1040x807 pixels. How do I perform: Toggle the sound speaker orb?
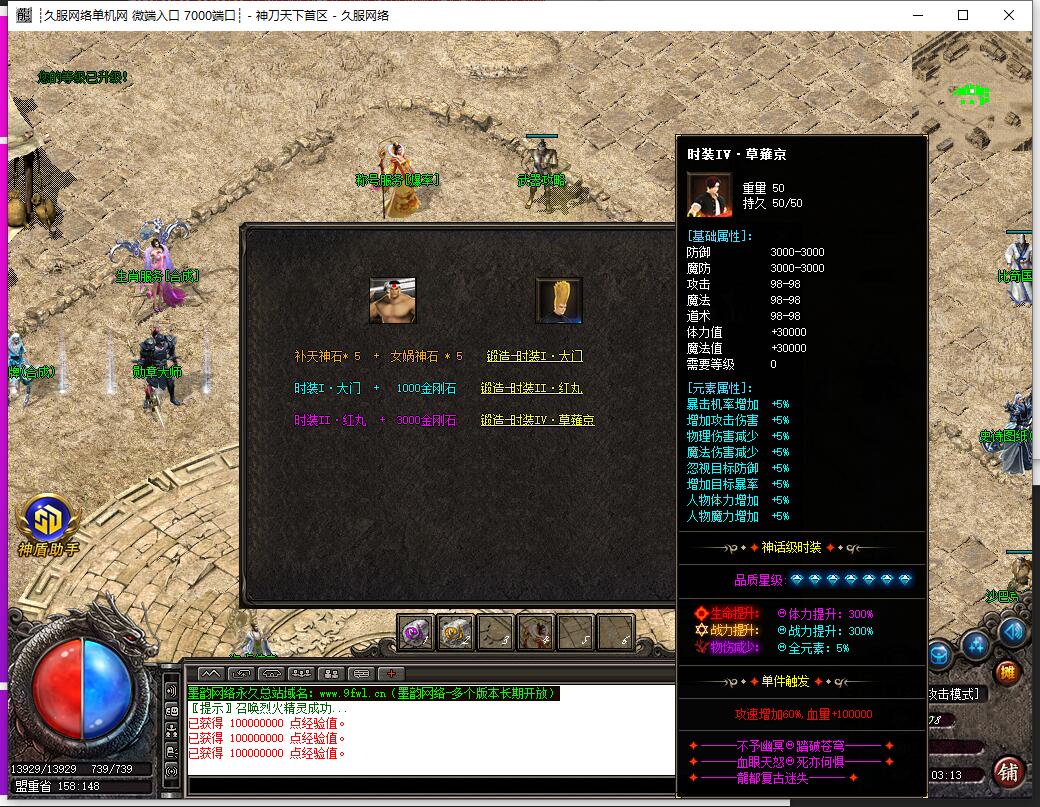(1013, 631)
